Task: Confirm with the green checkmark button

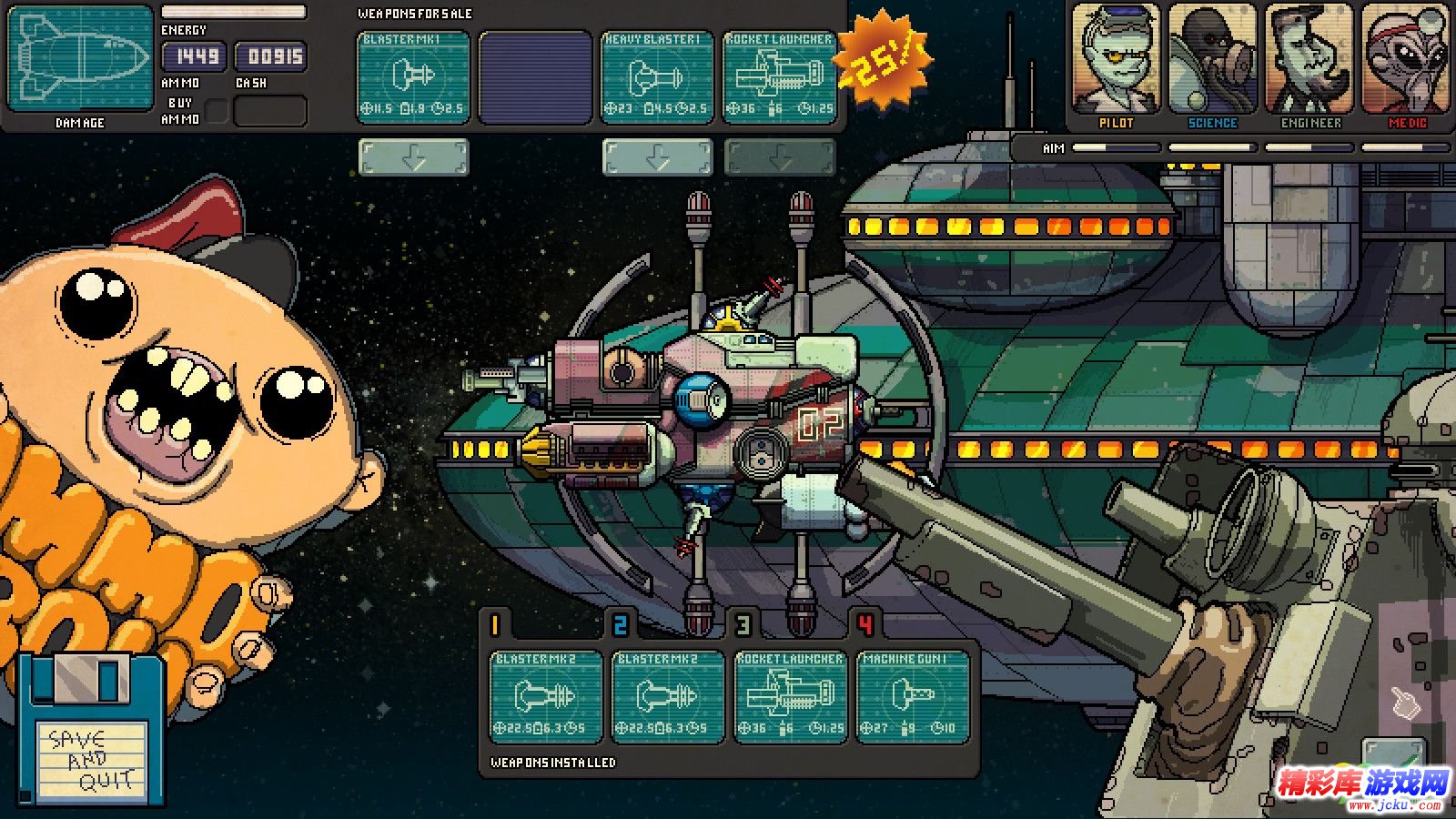Action: click(1394, 757)
